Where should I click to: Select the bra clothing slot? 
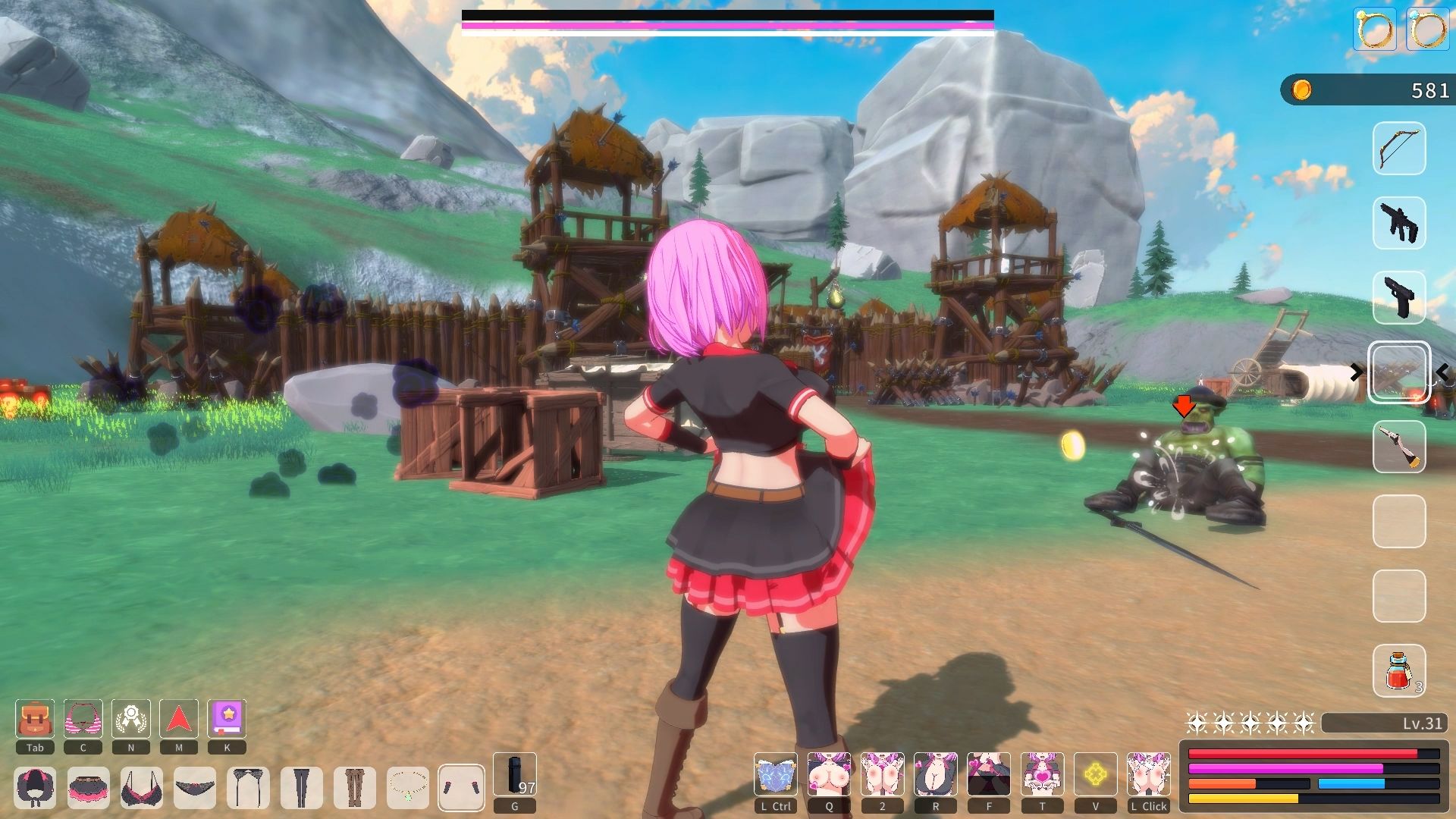tap(141, 787)
